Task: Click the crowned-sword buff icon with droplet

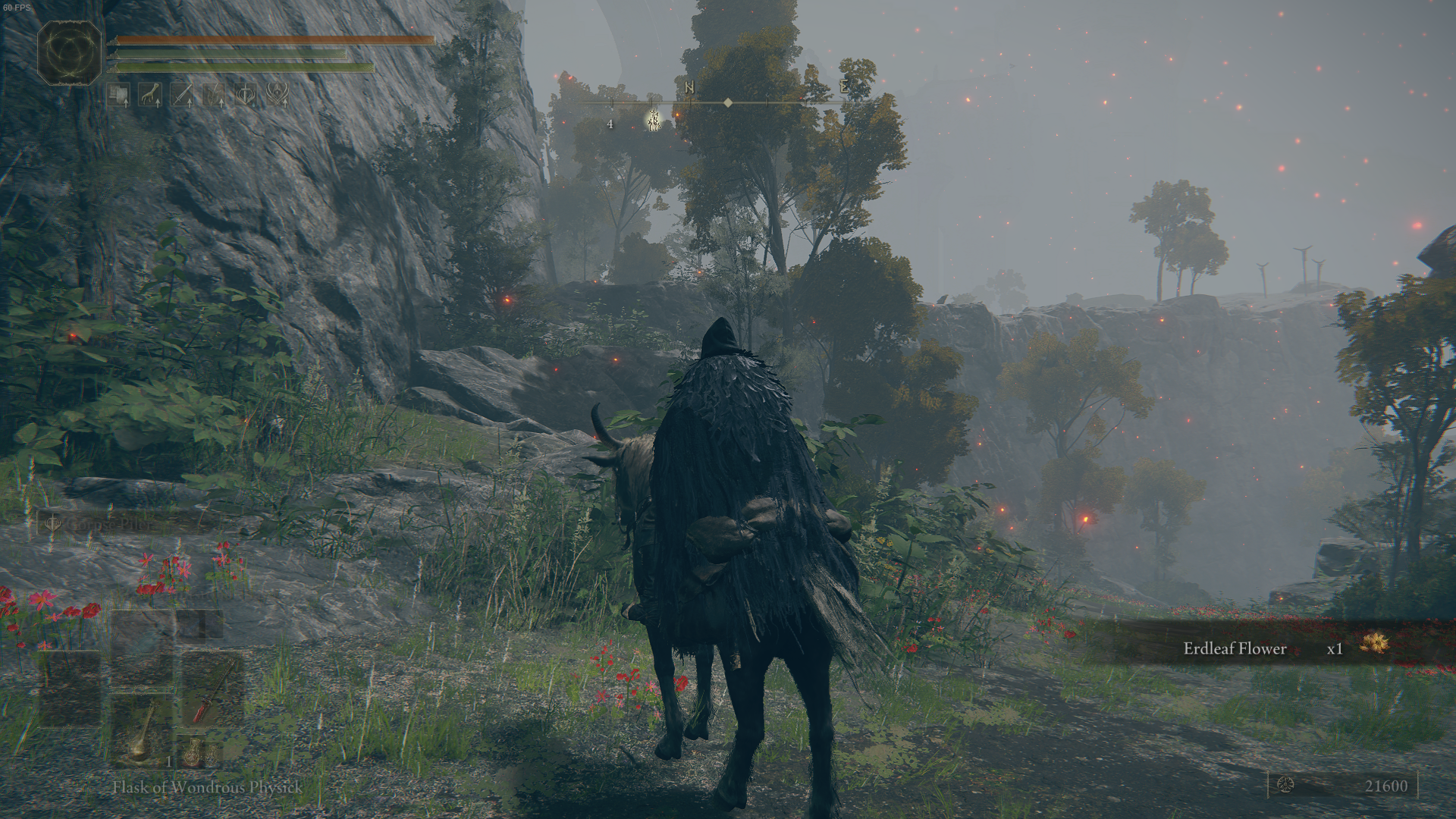Action: (246, 94)
